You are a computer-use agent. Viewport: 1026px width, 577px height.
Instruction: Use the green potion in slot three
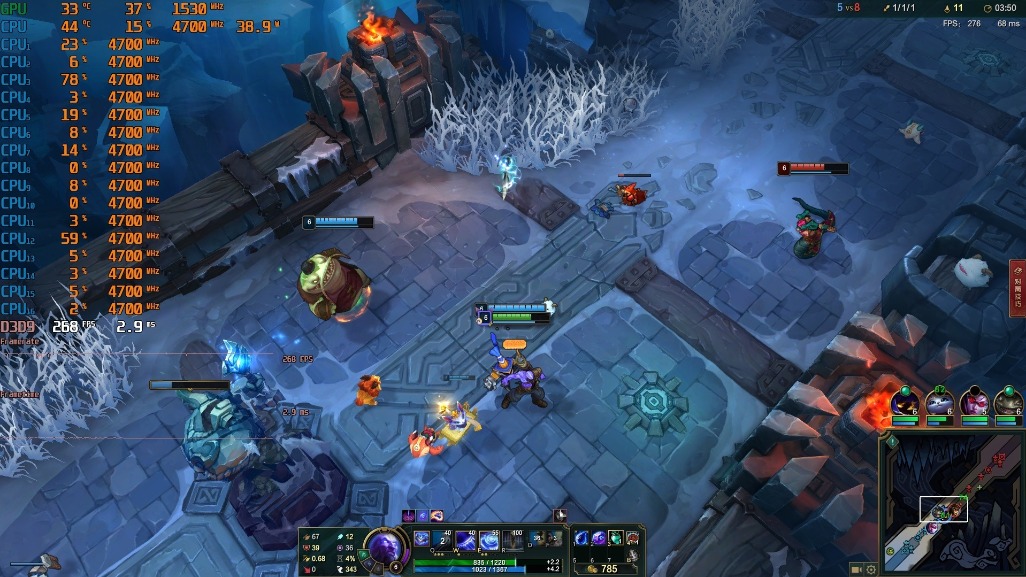tap(615, 539)
